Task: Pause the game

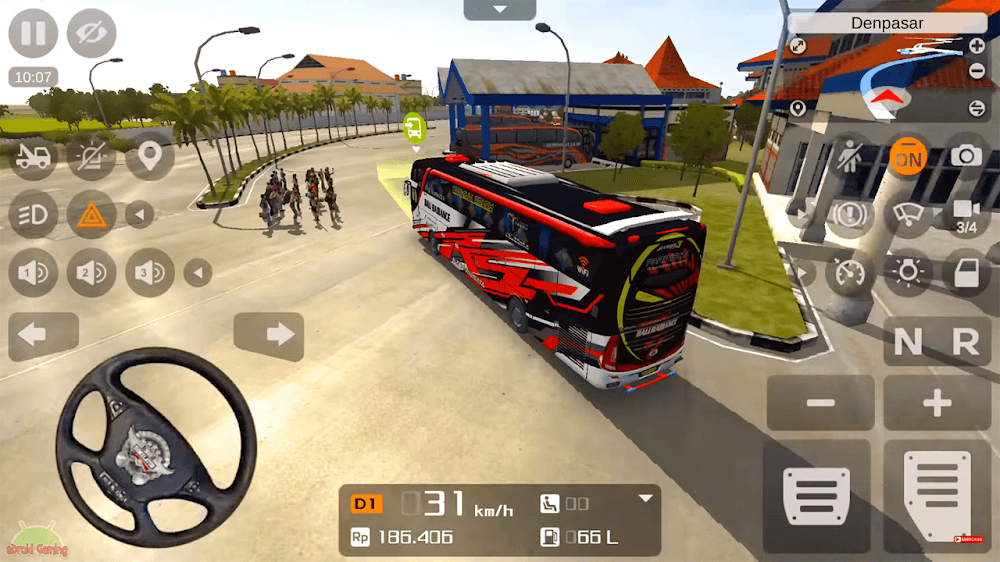Action: [x=33, y=33]
